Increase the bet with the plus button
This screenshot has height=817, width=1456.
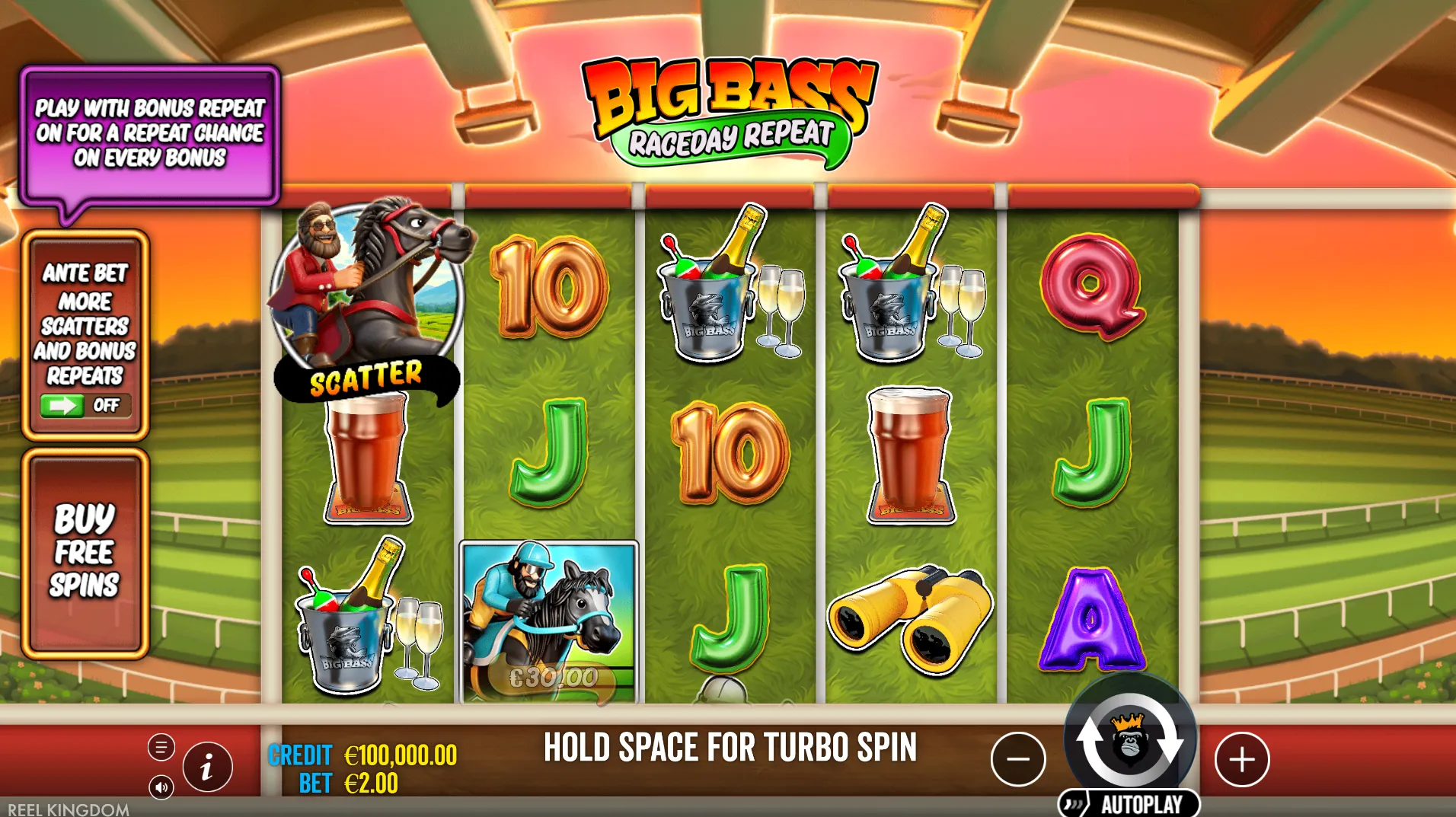tap(1241, 759)
